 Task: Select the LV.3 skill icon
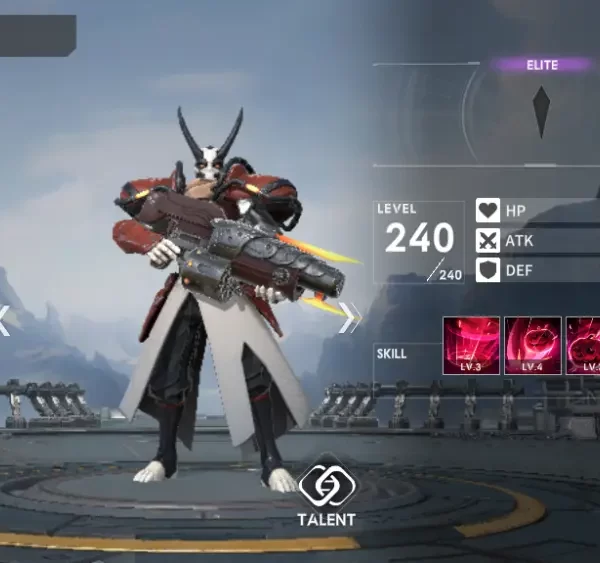[471, 346]
